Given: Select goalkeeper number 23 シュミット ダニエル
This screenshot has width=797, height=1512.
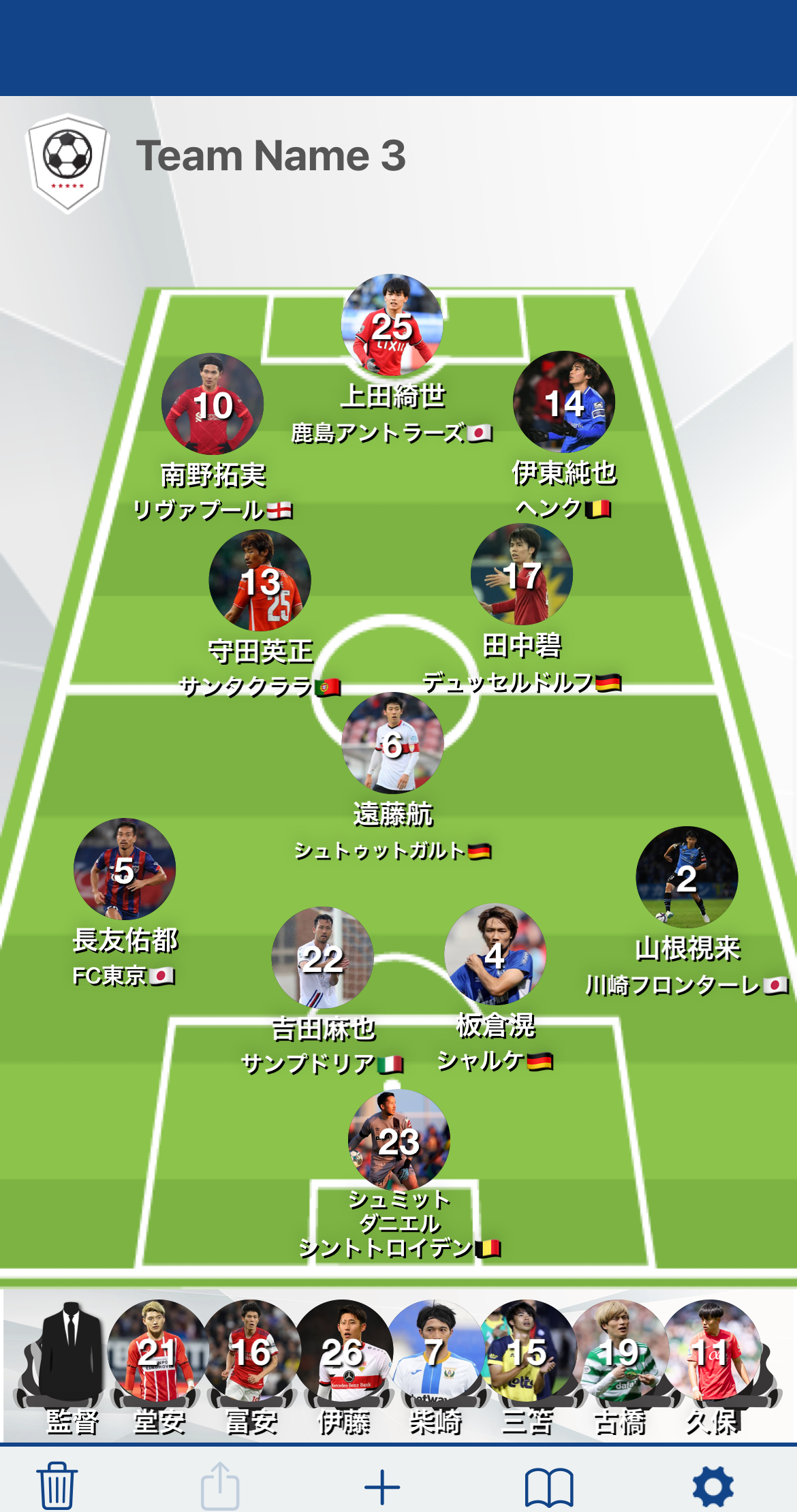Looking at the screenshot, I should [x=399, y=1140].
